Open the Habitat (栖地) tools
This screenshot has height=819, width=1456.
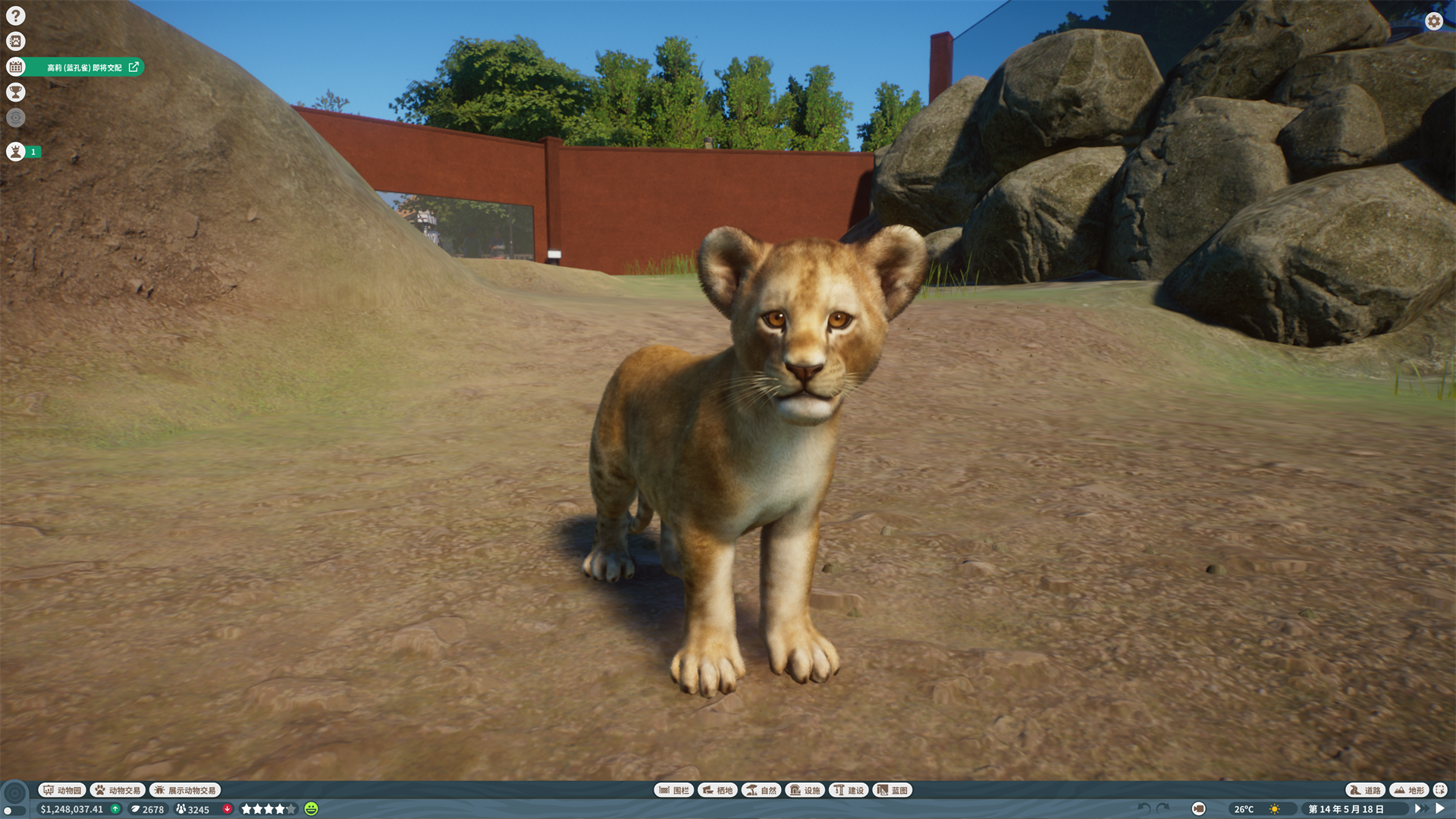coord(717,789)
